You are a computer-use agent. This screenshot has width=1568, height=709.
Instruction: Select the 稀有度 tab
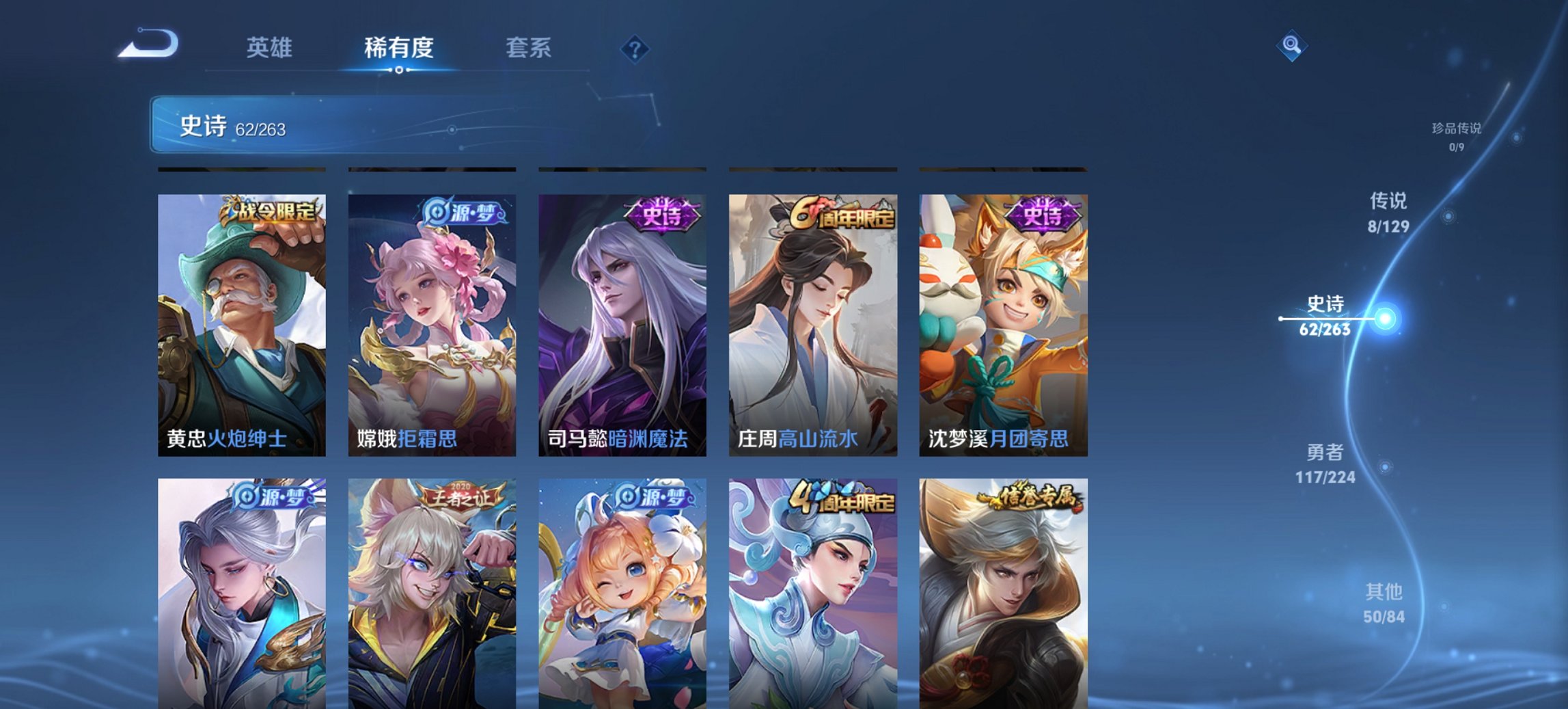tap(398, 48)
